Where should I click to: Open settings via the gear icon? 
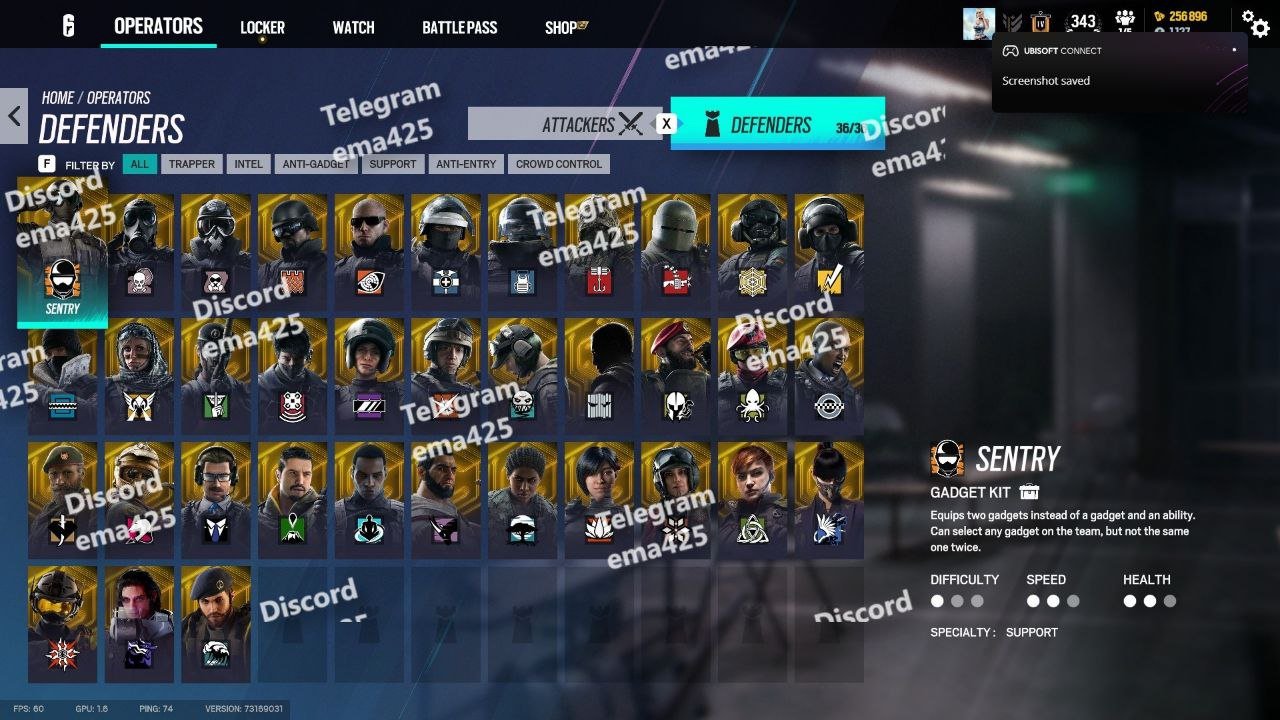(1254, 22)
